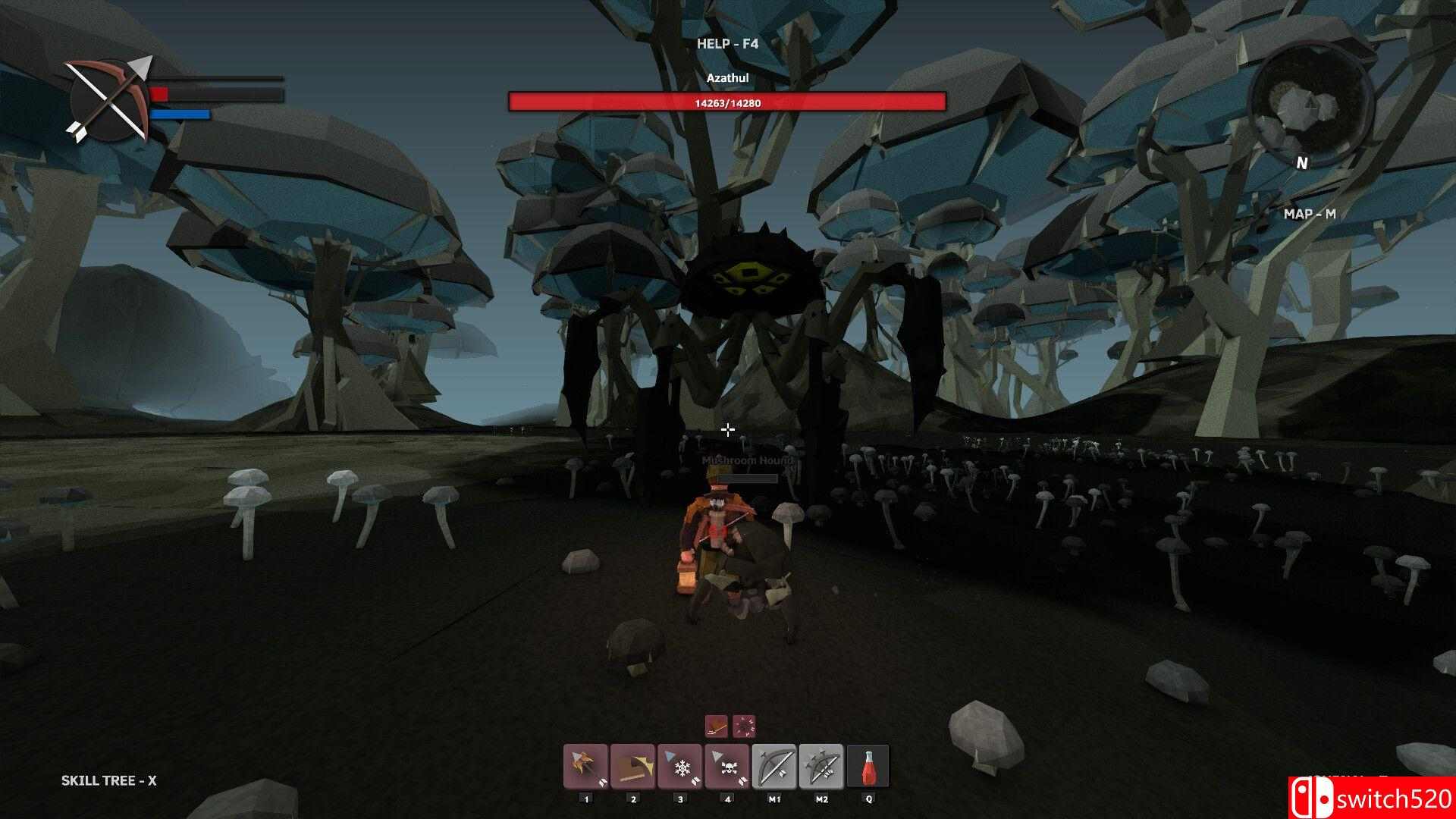Trigger the poison skull arrow skill

[727, 767]
